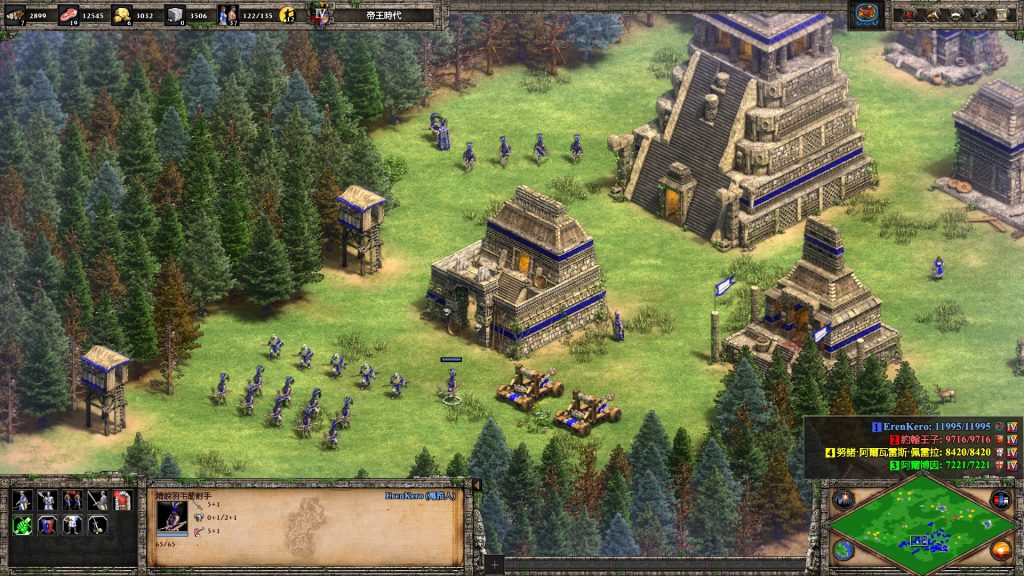Select the blue and red shield command
The height and width of the screenshot is (576, 1024).
[x=47, y=525]
